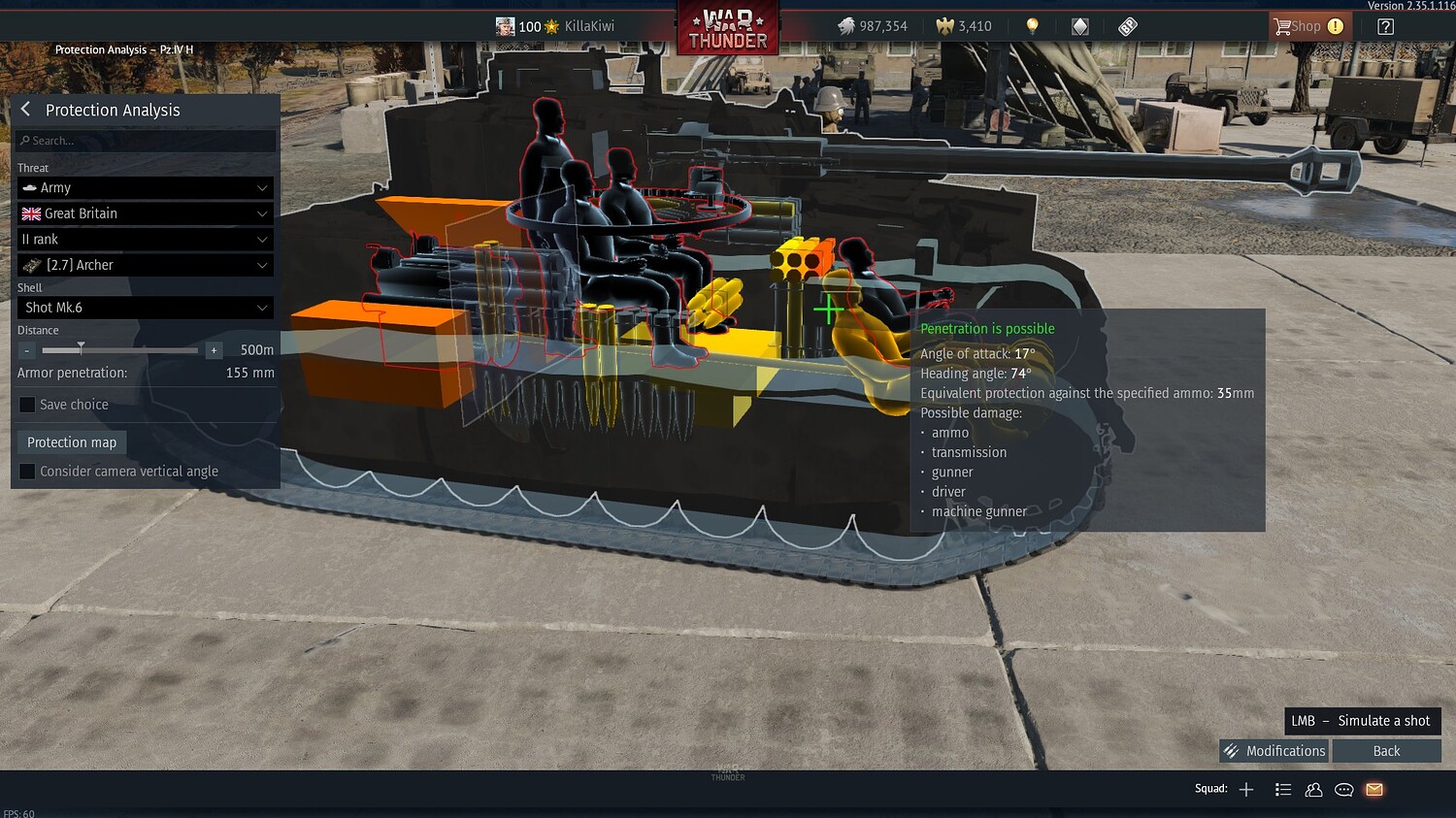Select the [2.7] Archer vehicle dropdown
The image size is (1456, 818).
(144, 264)
